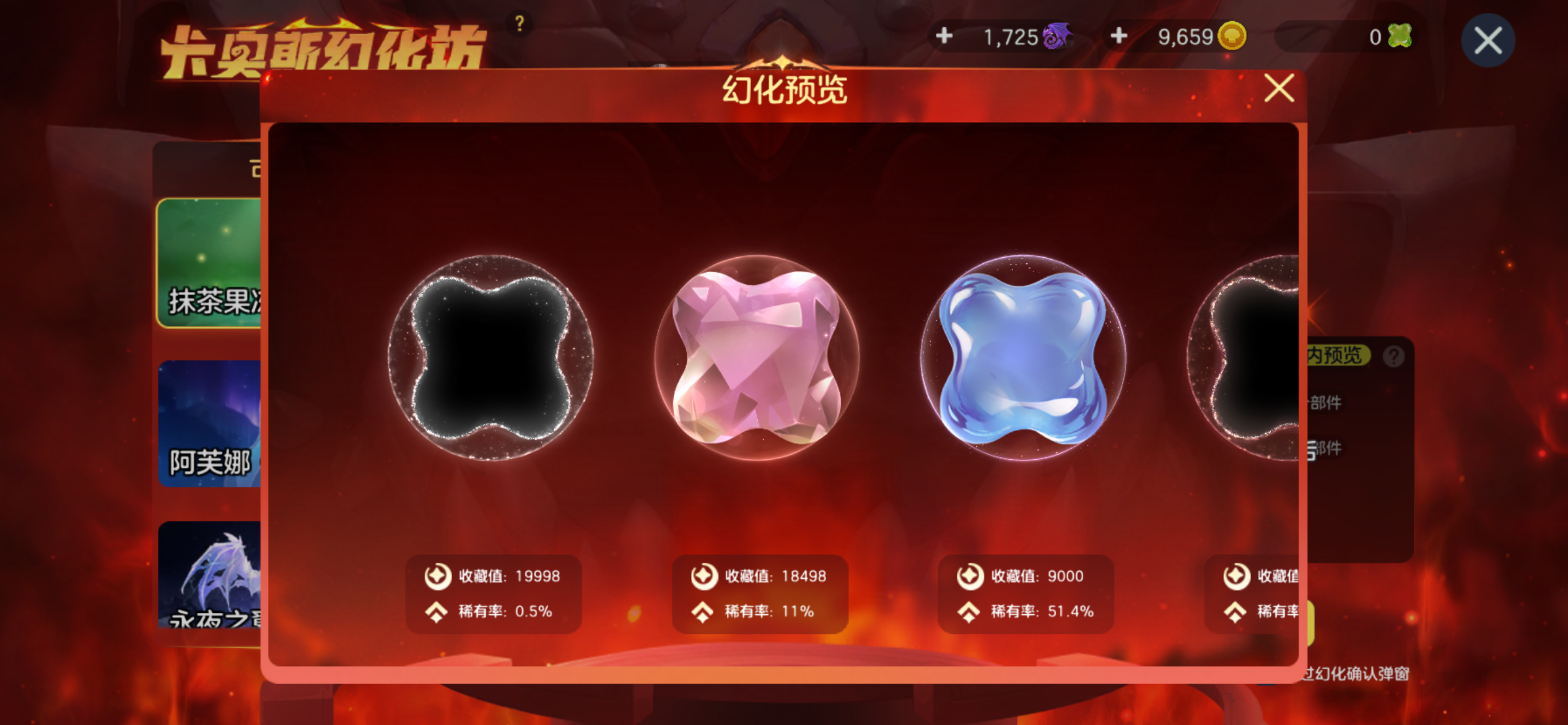The image size is (1568, 725).
Task: Select the 永夜之龙 dragon card
Action: click(209, 574)
